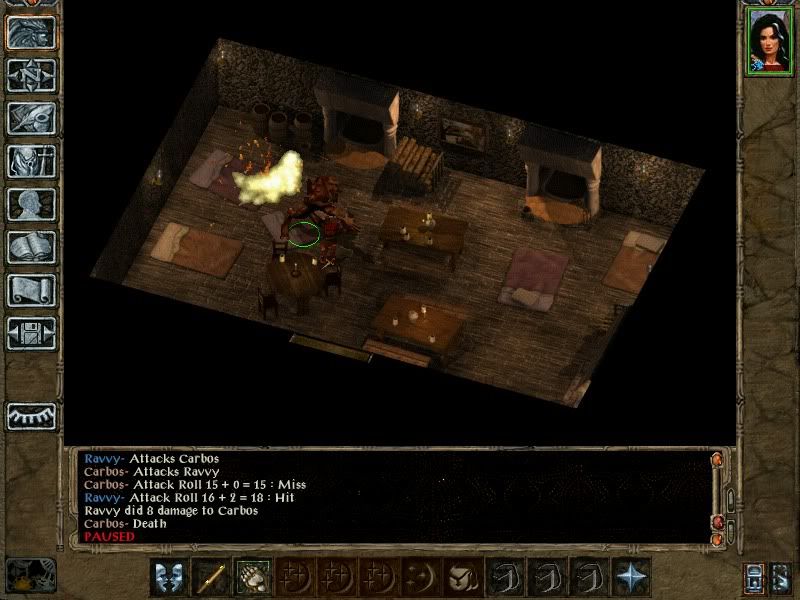Select the quarterstaff weapon slot
This screenshot has height=600, width=800.
pos(211,577)
